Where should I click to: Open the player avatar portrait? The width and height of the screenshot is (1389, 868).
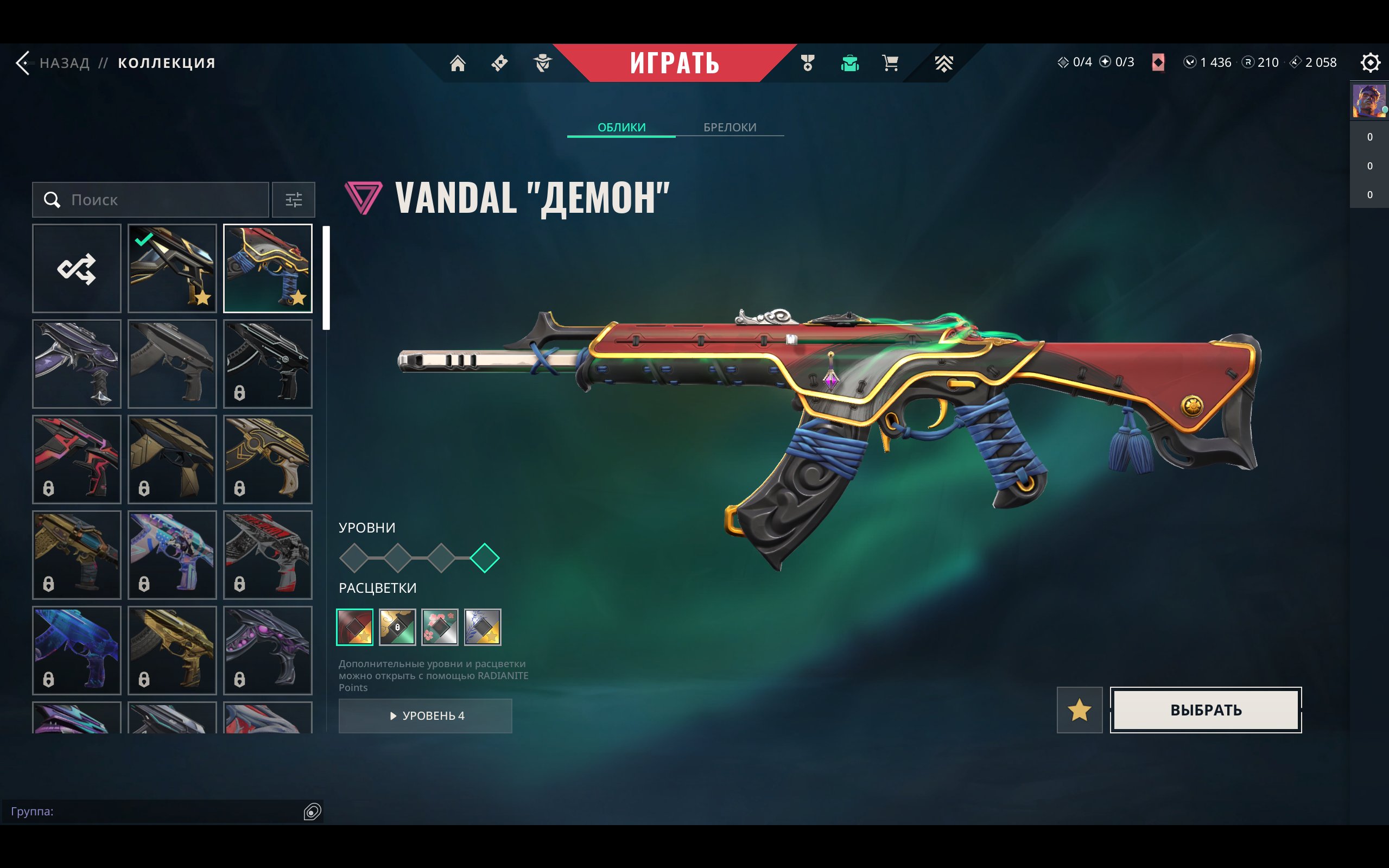tap(1368, 101)
